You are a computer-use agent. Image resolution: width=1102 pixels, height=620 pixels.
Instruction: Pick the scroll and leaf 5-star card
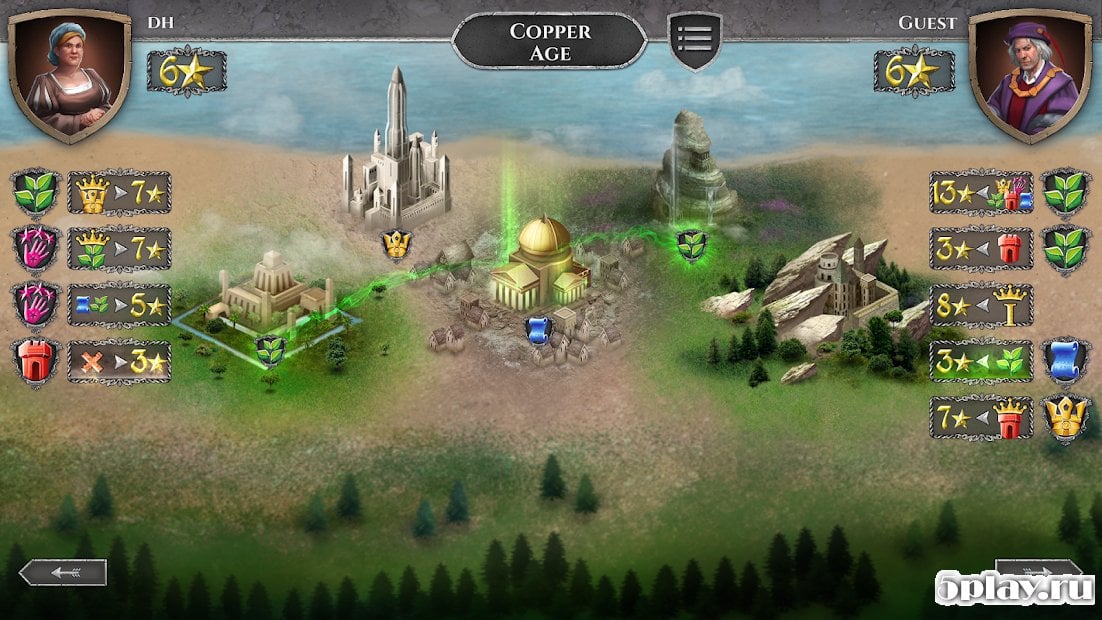pyautogui.click(x=119, y=305)
